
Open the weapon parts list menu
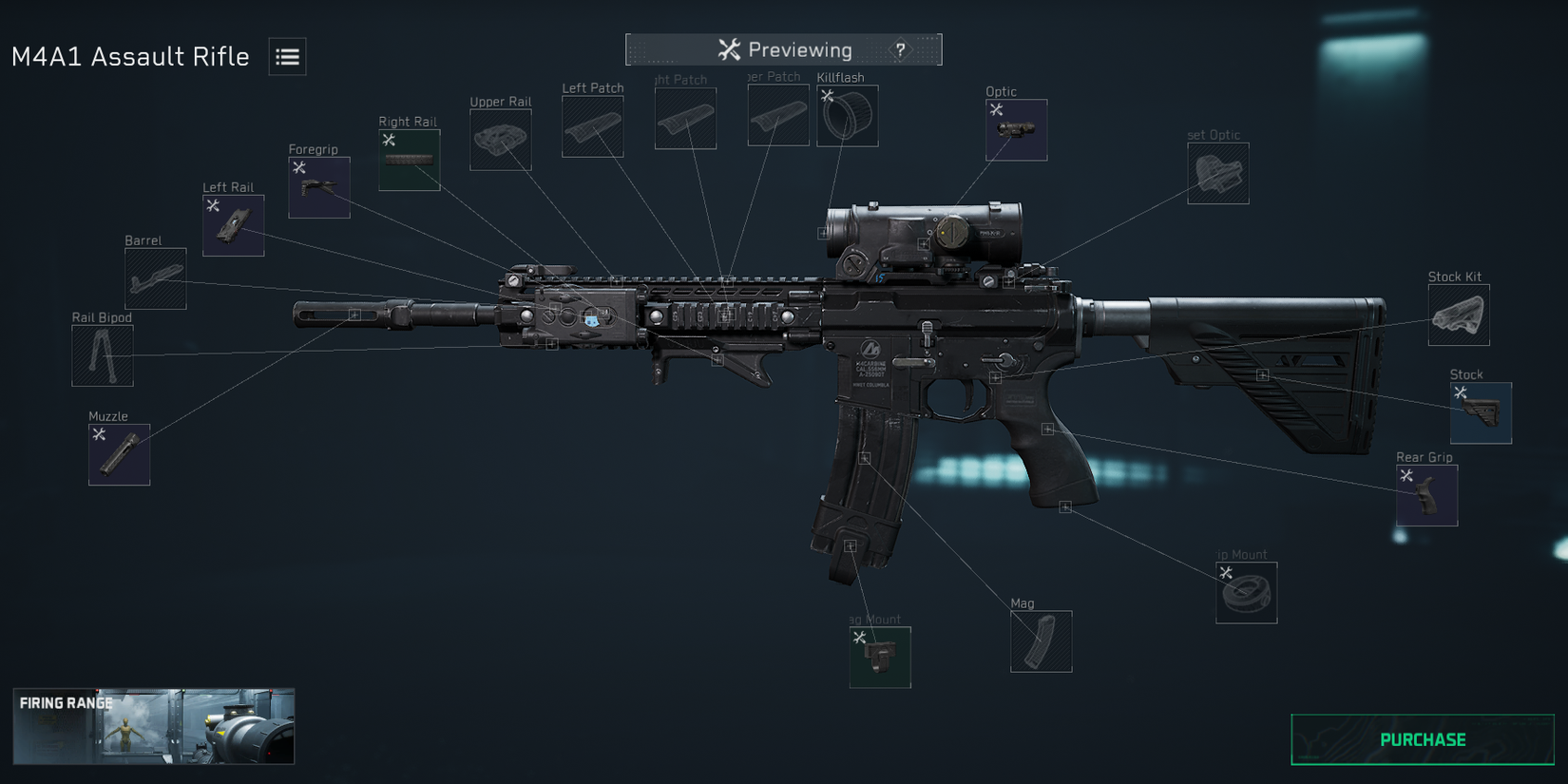(x=285, y=57)
